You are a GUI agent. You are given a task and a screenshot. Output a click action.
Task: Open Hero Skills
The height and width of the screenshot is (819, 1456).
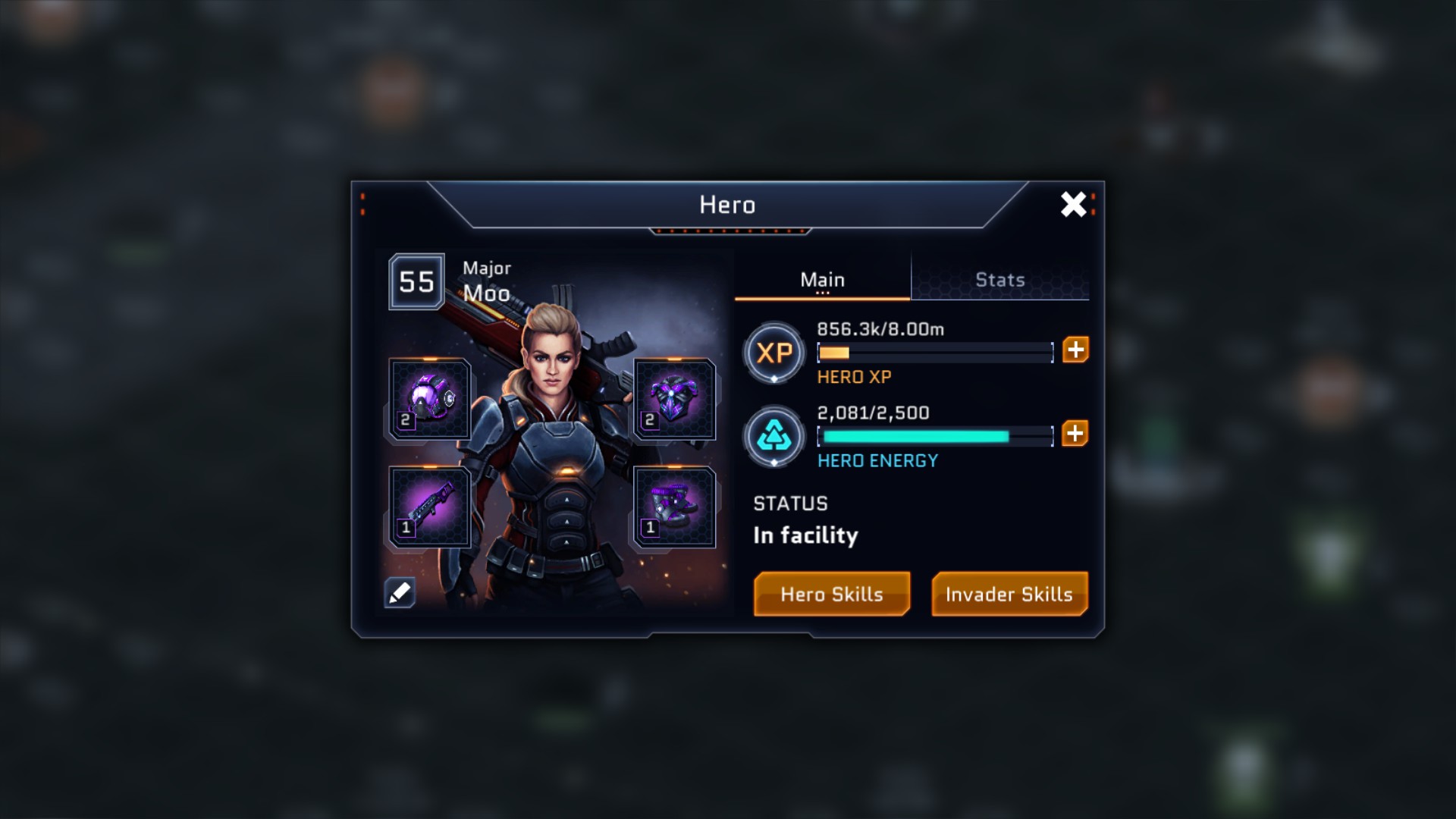(x=832, y=594)
